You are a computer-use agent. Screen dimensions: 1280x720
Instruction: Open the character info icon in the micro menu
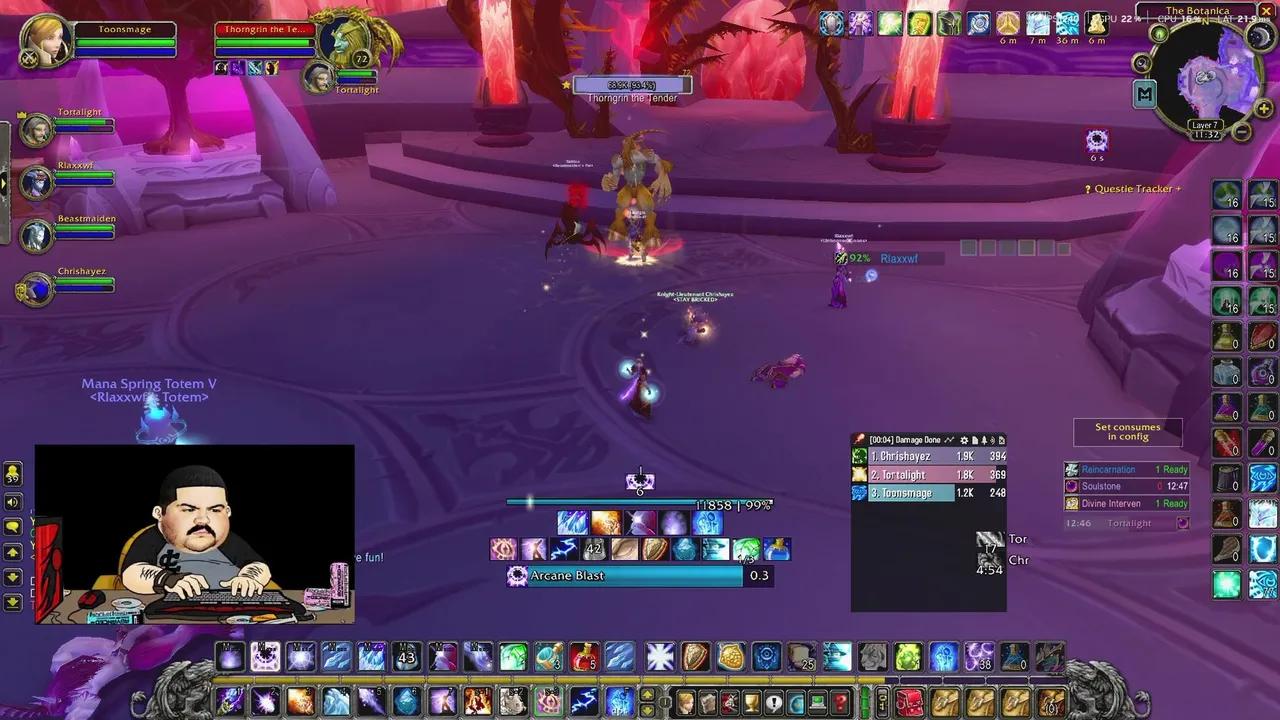tap(686, 702)
